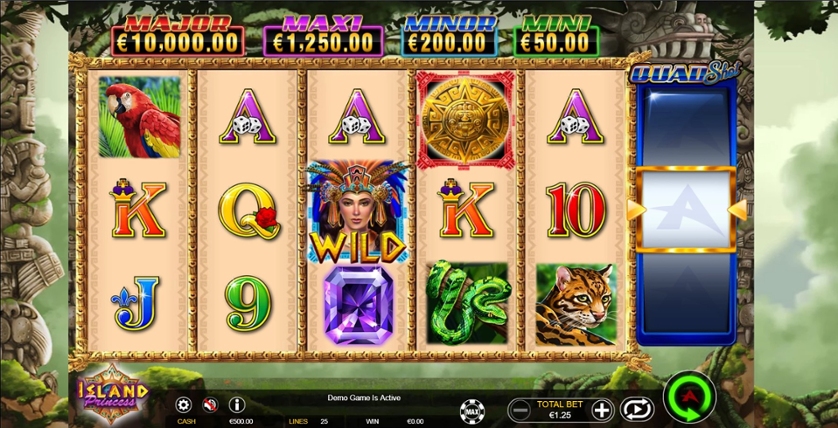Open the gear settings menu
Viewport: 838px width, 428px height.
(183, 405)
